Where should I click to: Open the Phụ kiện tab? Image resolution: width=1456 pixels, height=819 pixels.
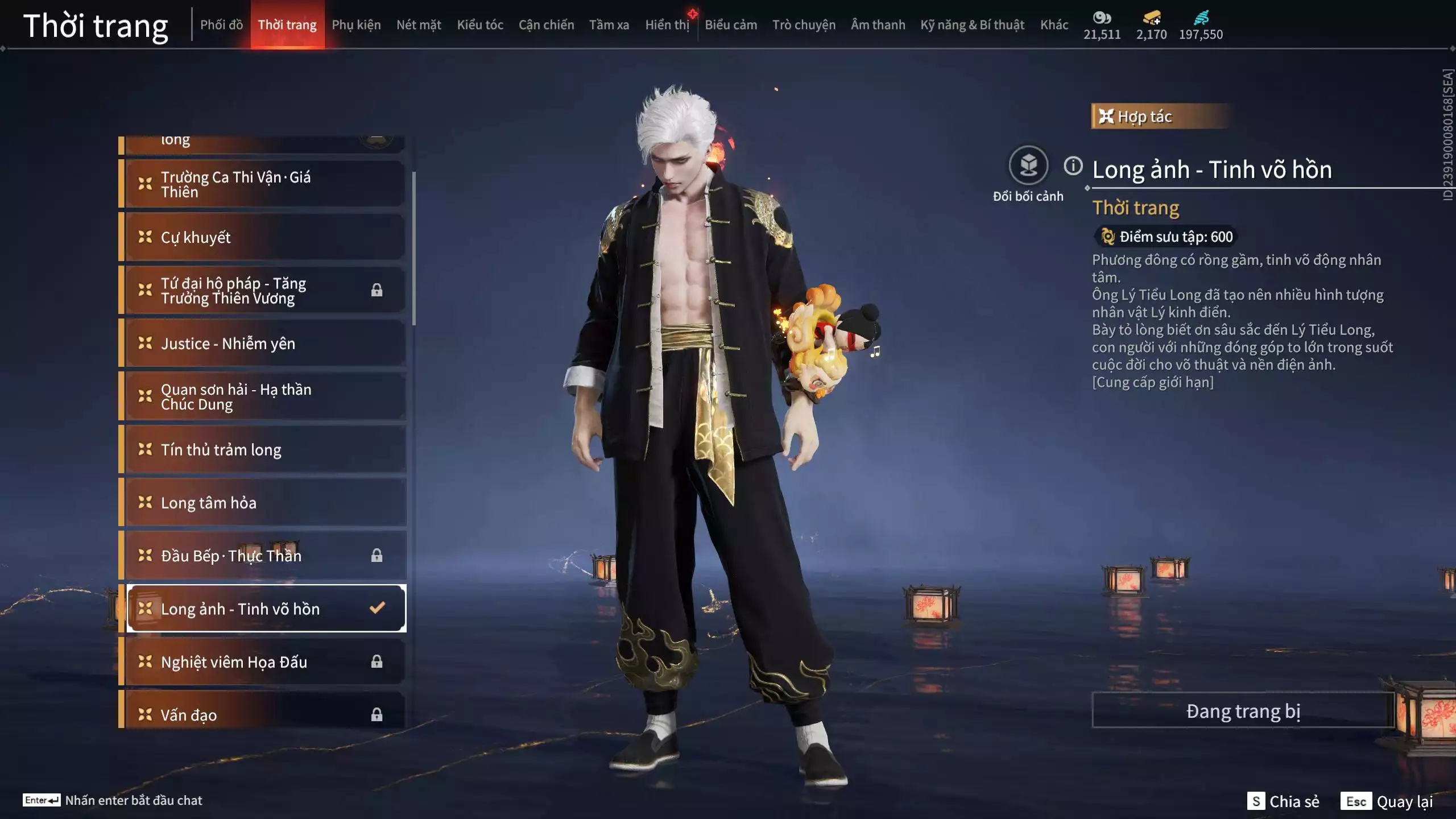tap(356, 25)
